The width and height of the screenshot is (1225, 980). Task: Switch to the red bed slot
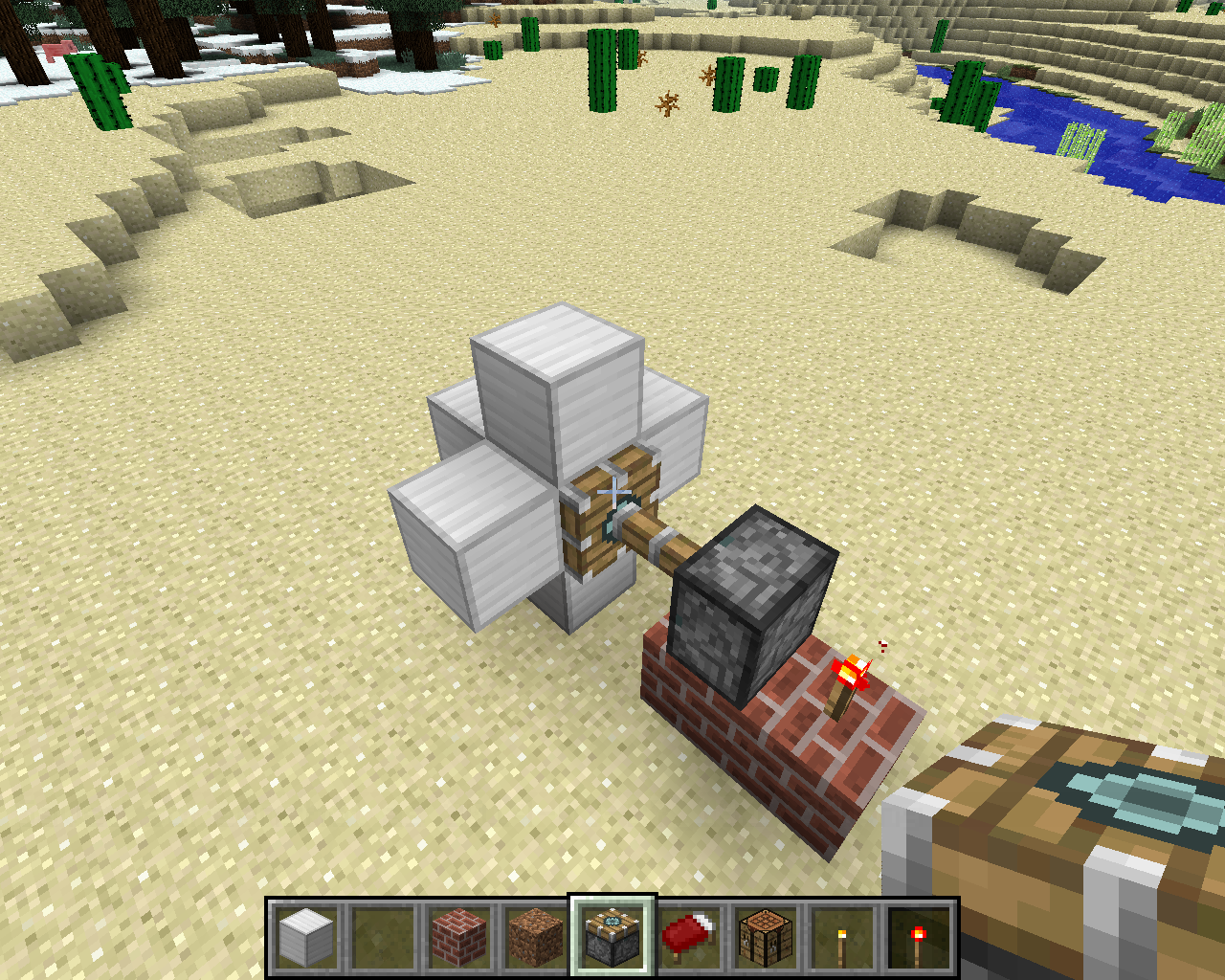[x=689, y=936]
